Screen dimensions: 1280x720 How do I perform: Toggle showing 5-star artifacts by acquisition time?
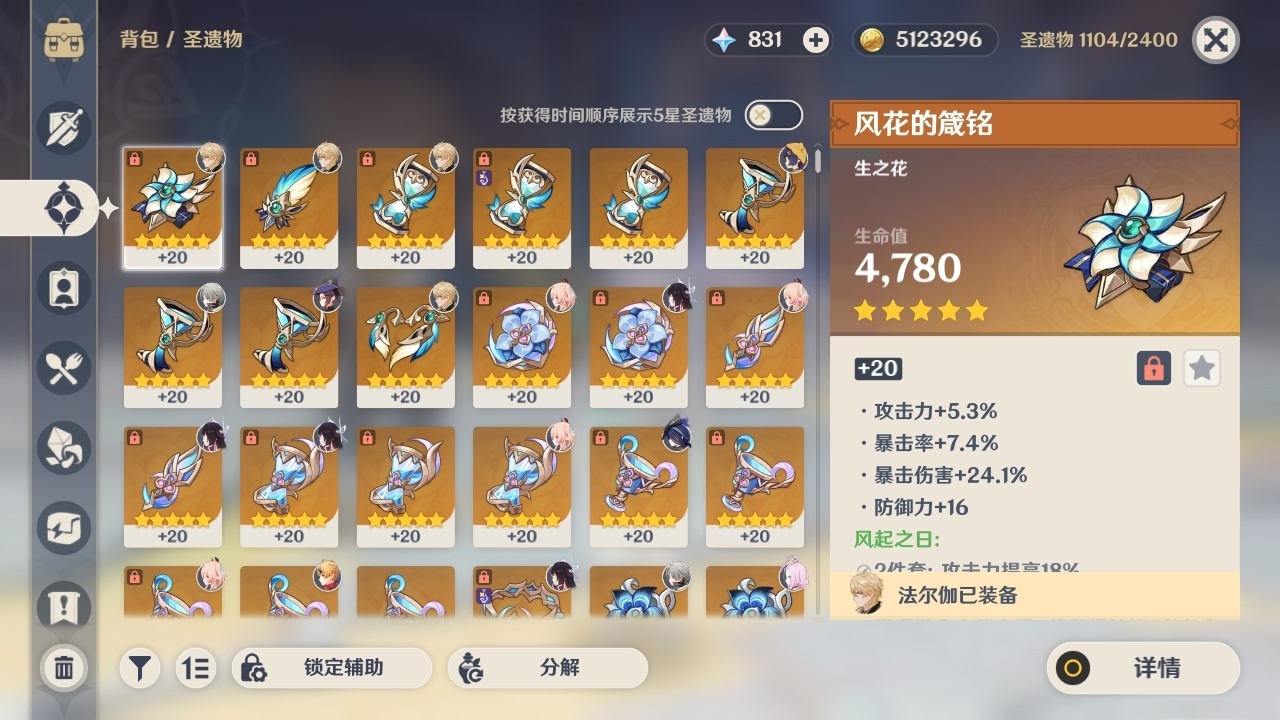click(x=772, y=115)
